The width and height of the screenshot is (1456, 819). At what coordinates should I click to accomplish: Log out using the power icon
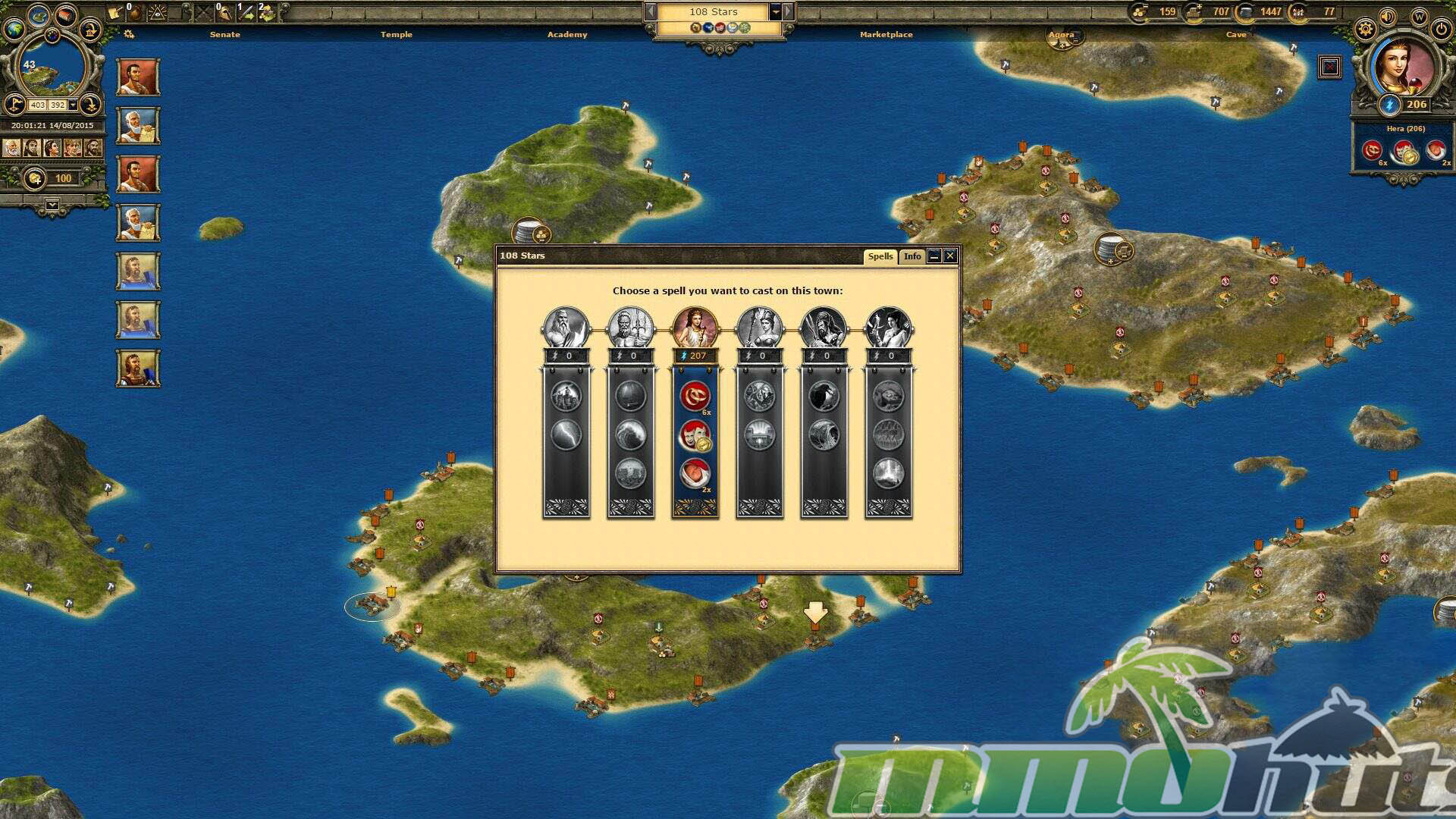[x=1441, y=30]
